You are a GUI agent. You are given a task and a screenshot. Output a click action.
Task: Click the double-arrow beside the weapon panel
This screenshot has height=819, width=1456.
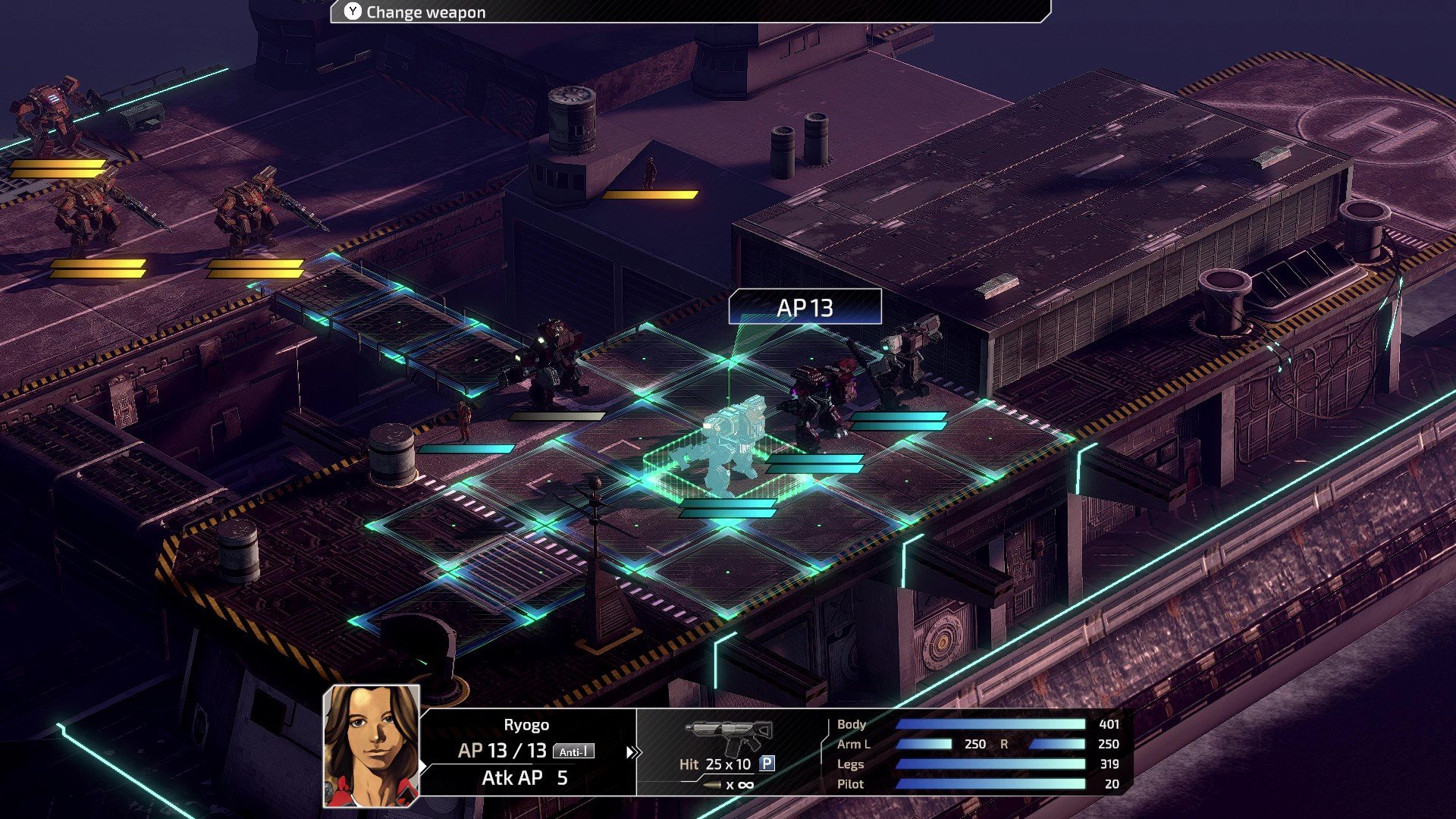click(x=632, y=752)
